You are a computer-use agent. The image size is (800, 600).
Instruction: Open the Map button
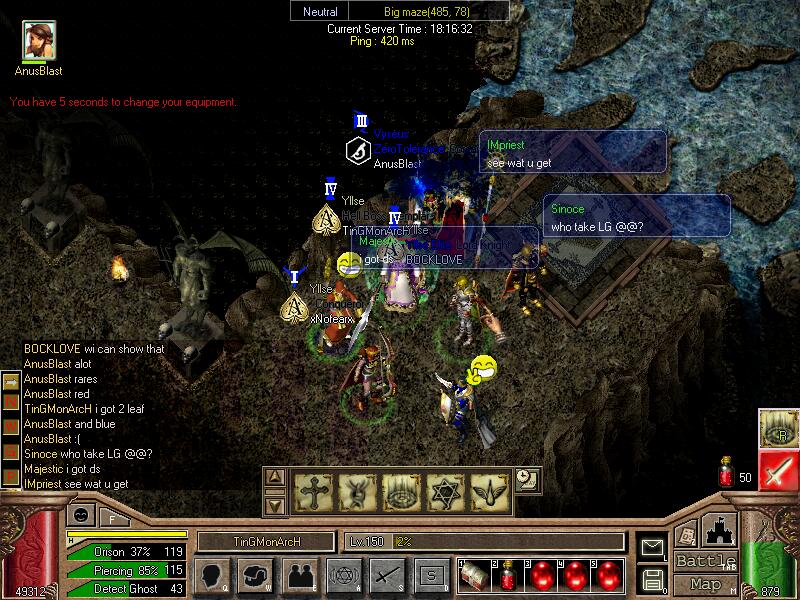706,584
